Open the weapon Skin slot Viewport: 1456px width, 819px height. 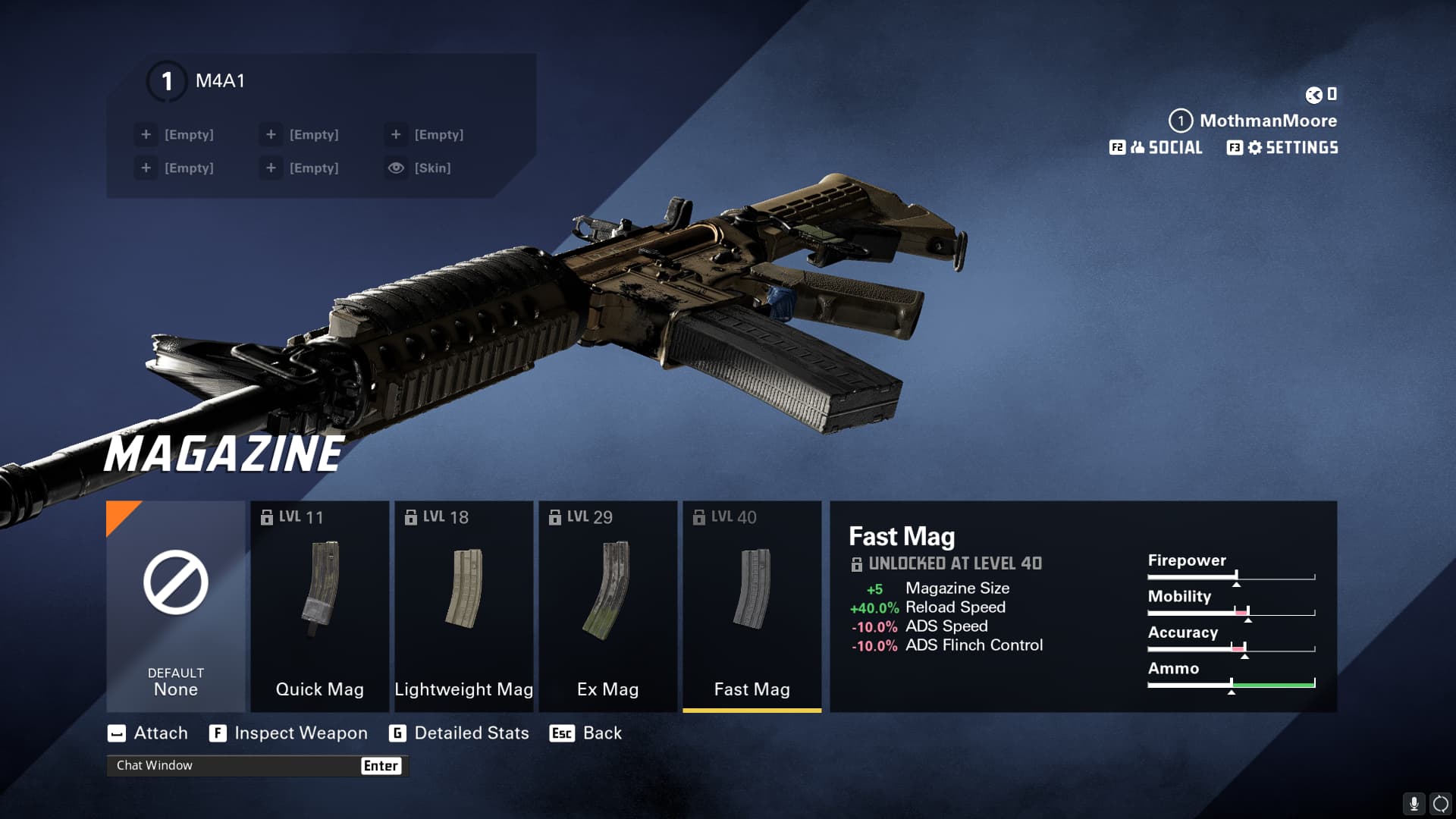tap(419, 168)
